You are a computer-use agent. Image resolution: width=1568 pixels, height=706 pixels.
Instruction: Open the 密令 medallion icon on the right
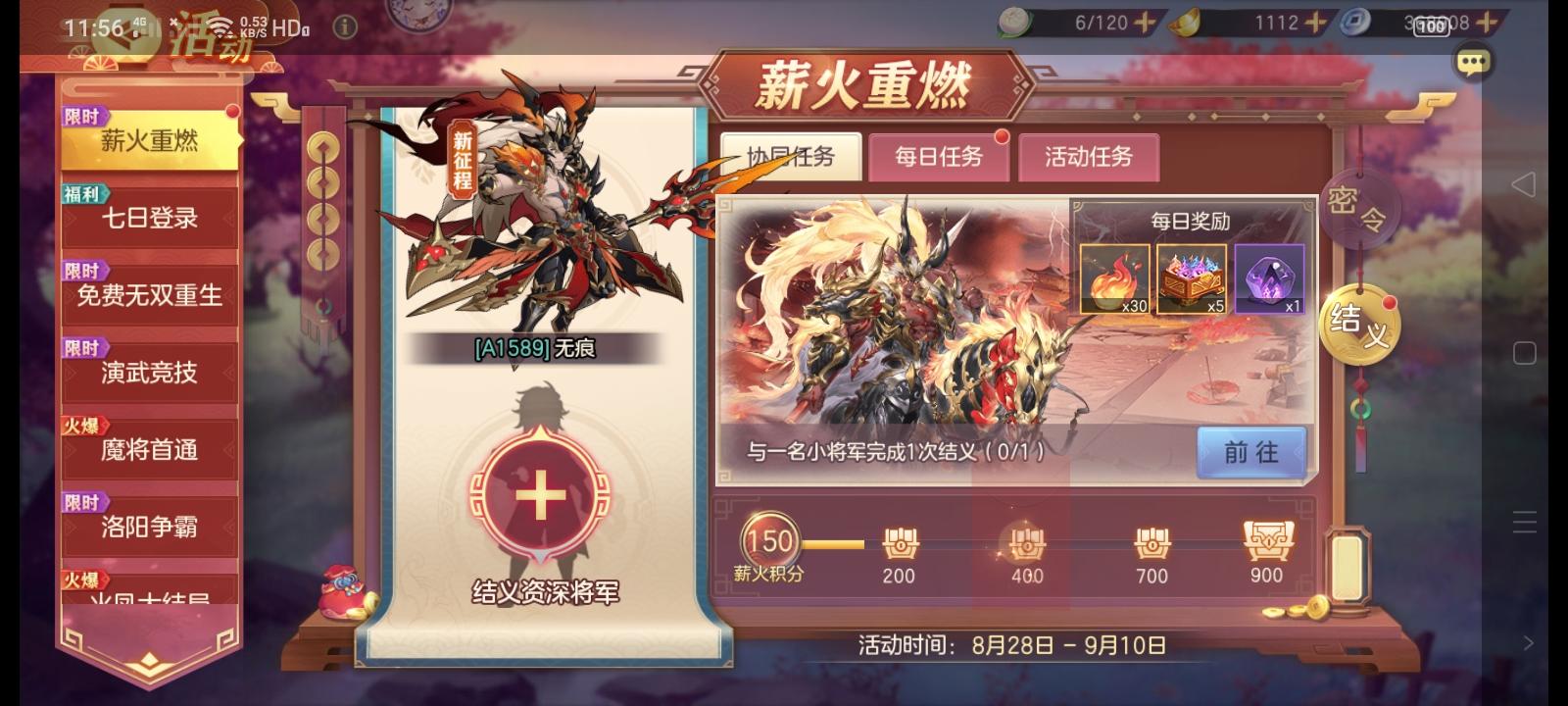(1360, 208)
